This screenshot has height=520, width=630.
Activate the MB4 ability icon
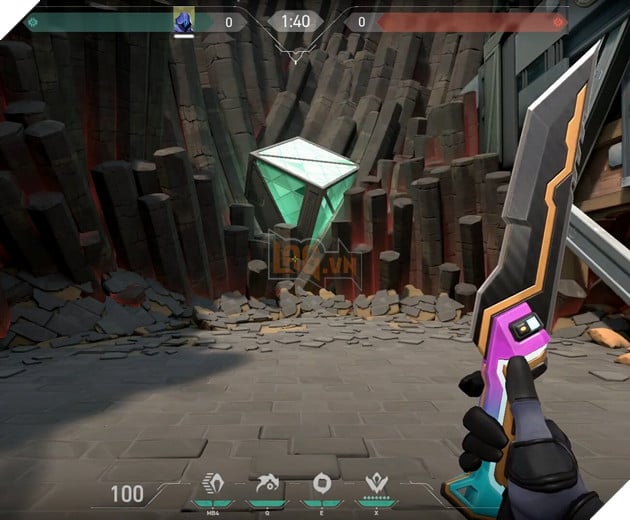tap(213, 486)
